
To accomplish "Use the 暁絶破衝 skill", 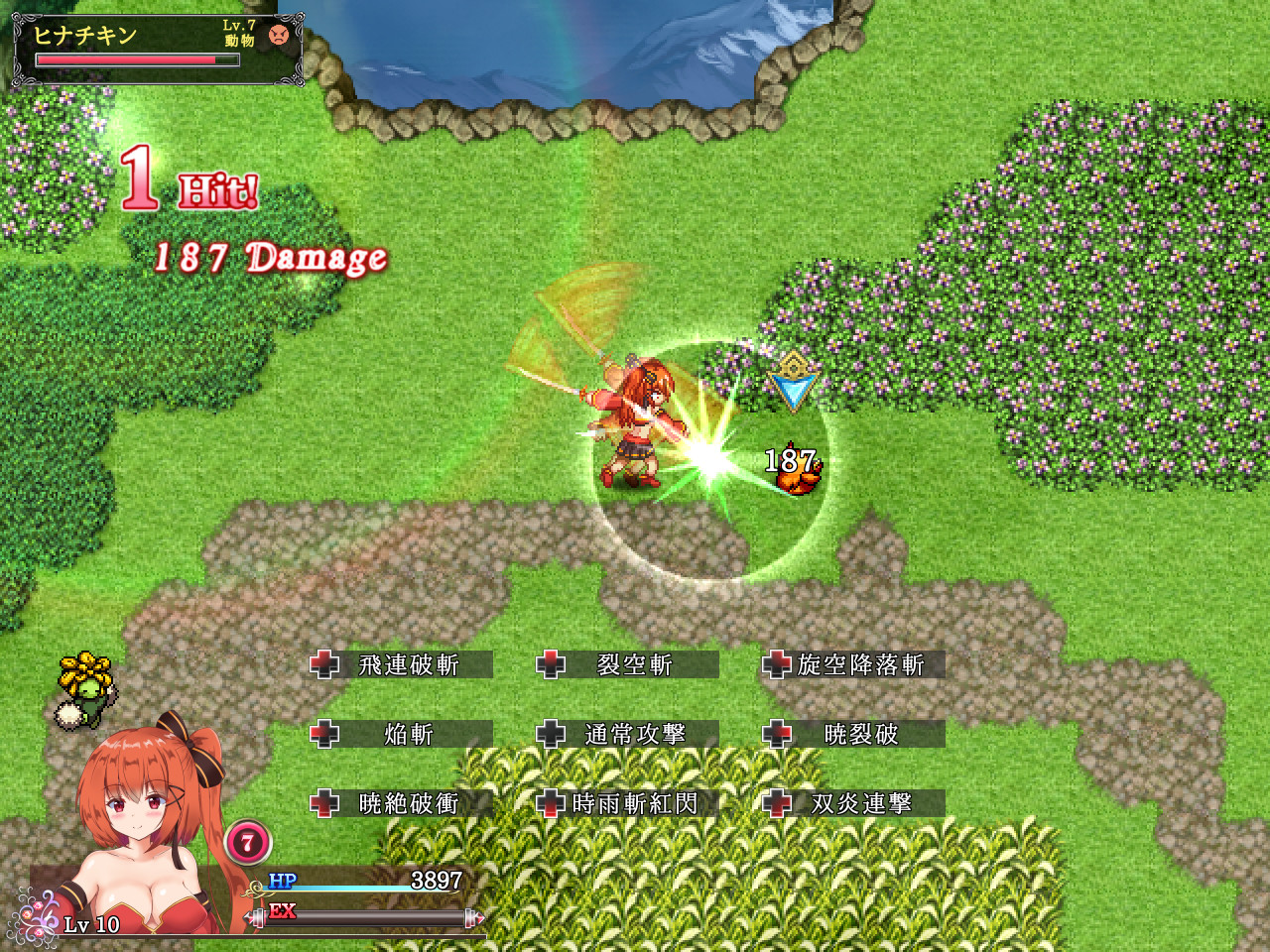I will 409,804.
